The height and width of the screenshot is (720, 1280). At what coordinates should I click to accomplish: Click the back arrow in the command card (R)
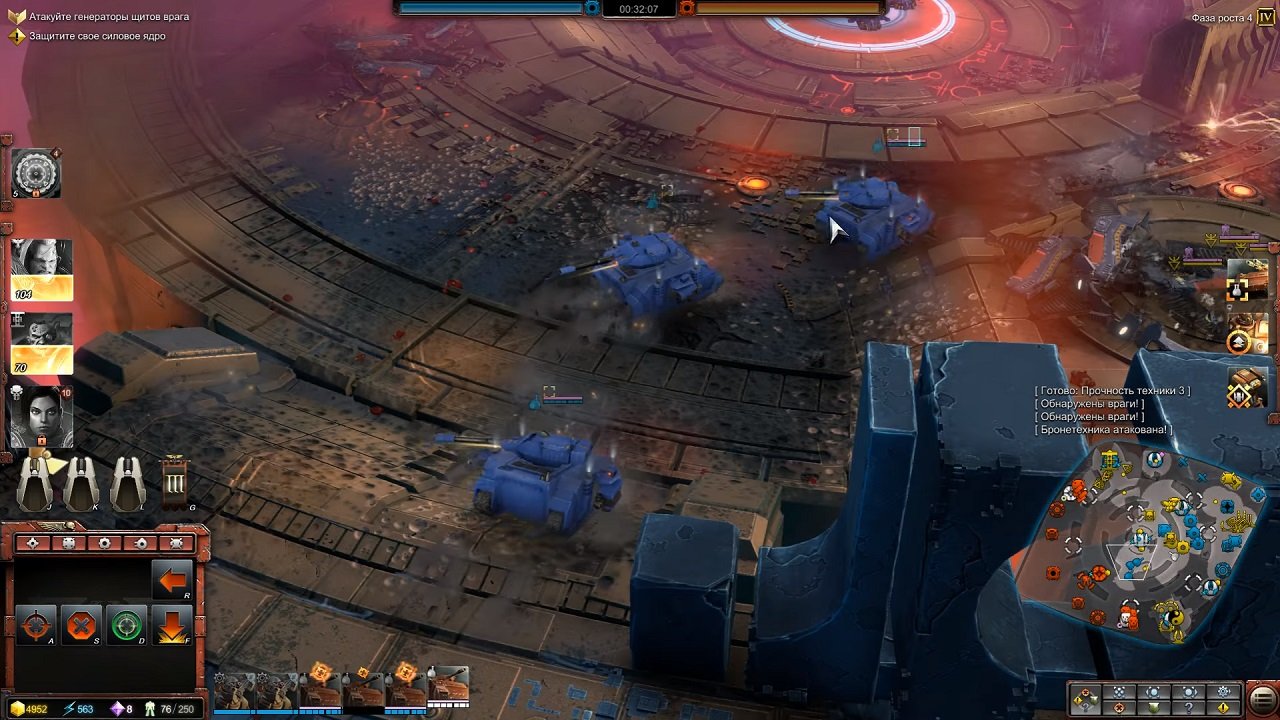[x=171, y=578]
